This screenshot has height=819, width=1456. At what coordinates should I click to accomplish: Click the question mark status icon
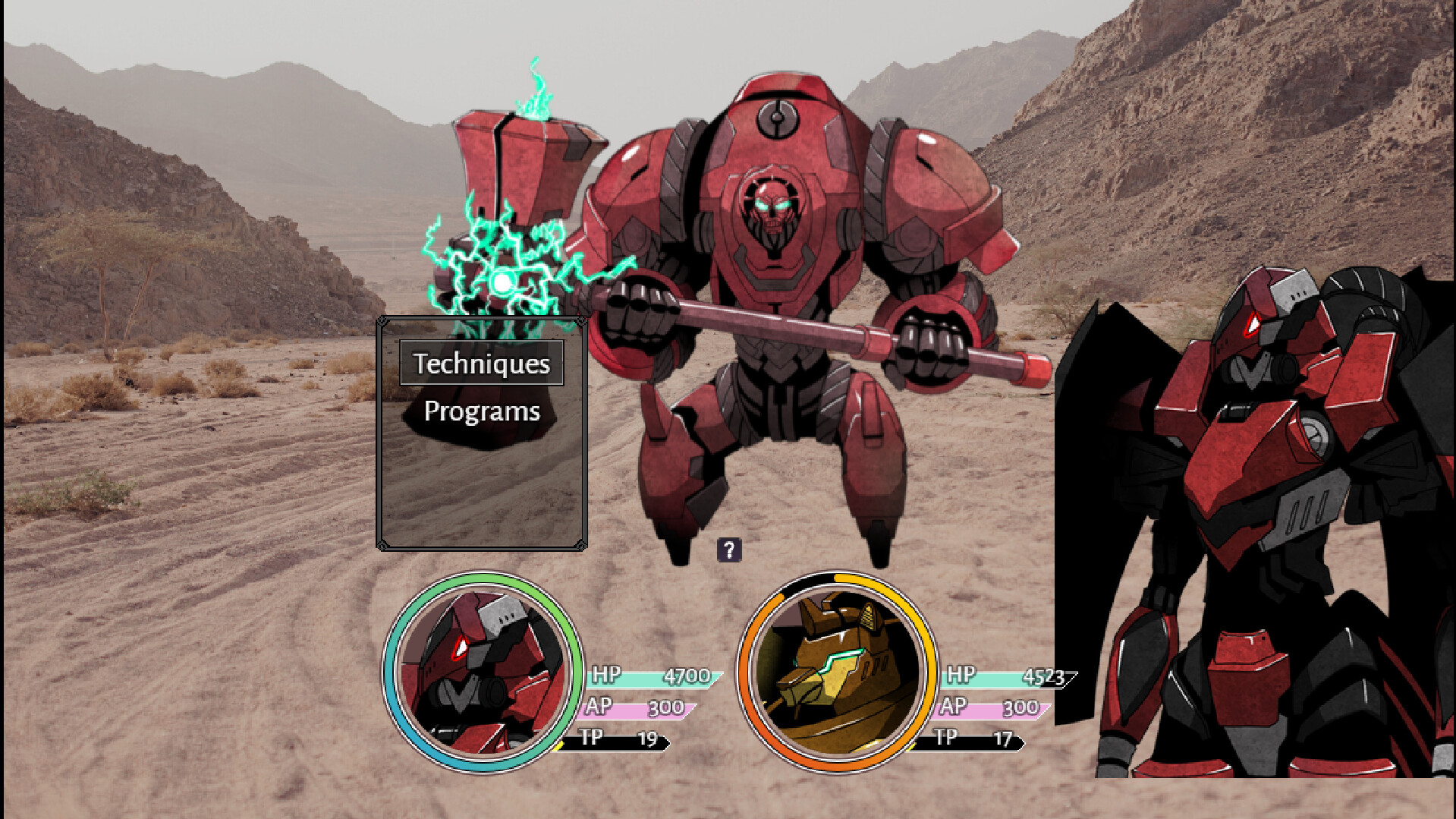(x=729, y=550)
